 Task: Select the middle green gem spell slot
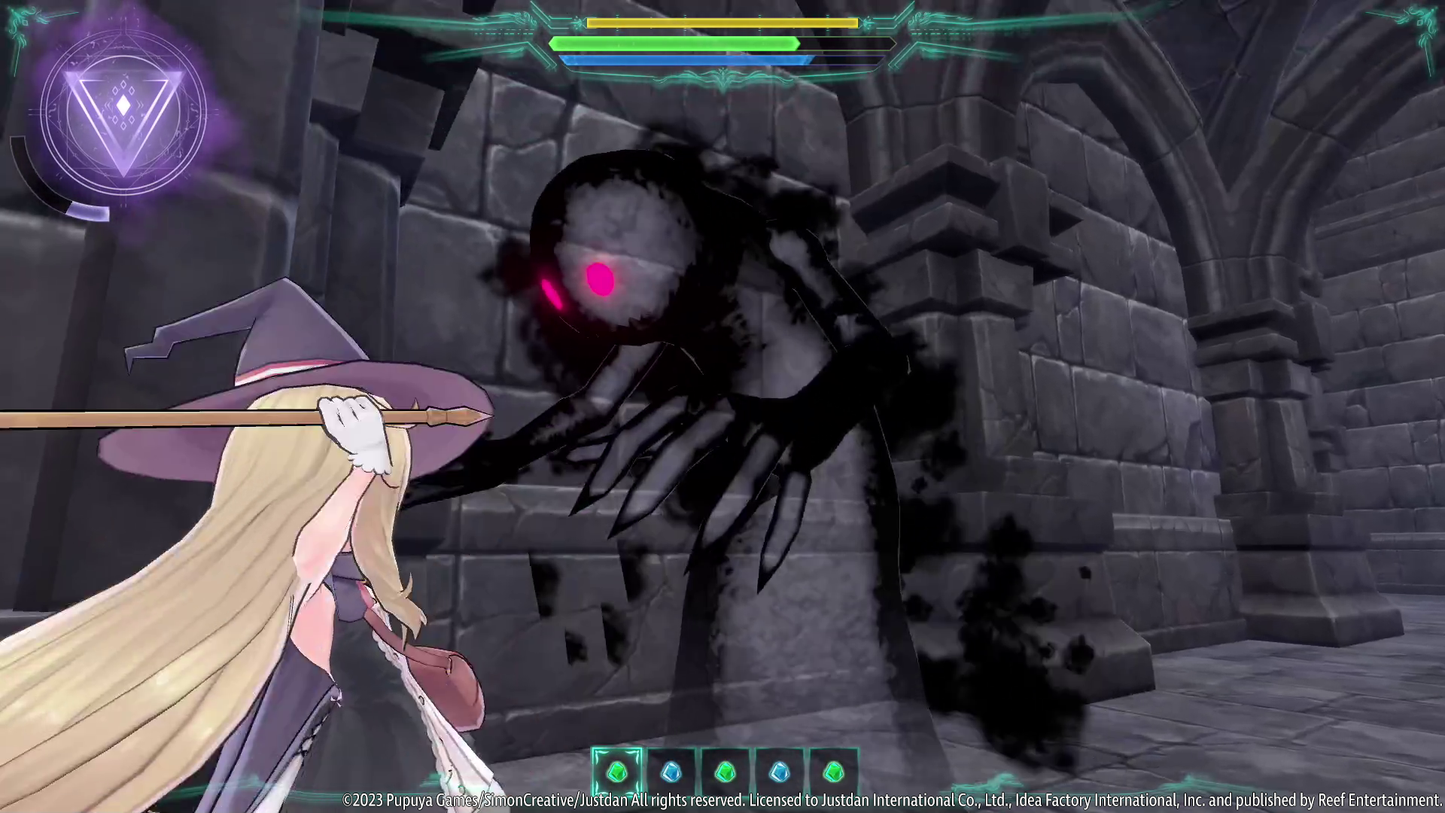click(x=725, y=770)
